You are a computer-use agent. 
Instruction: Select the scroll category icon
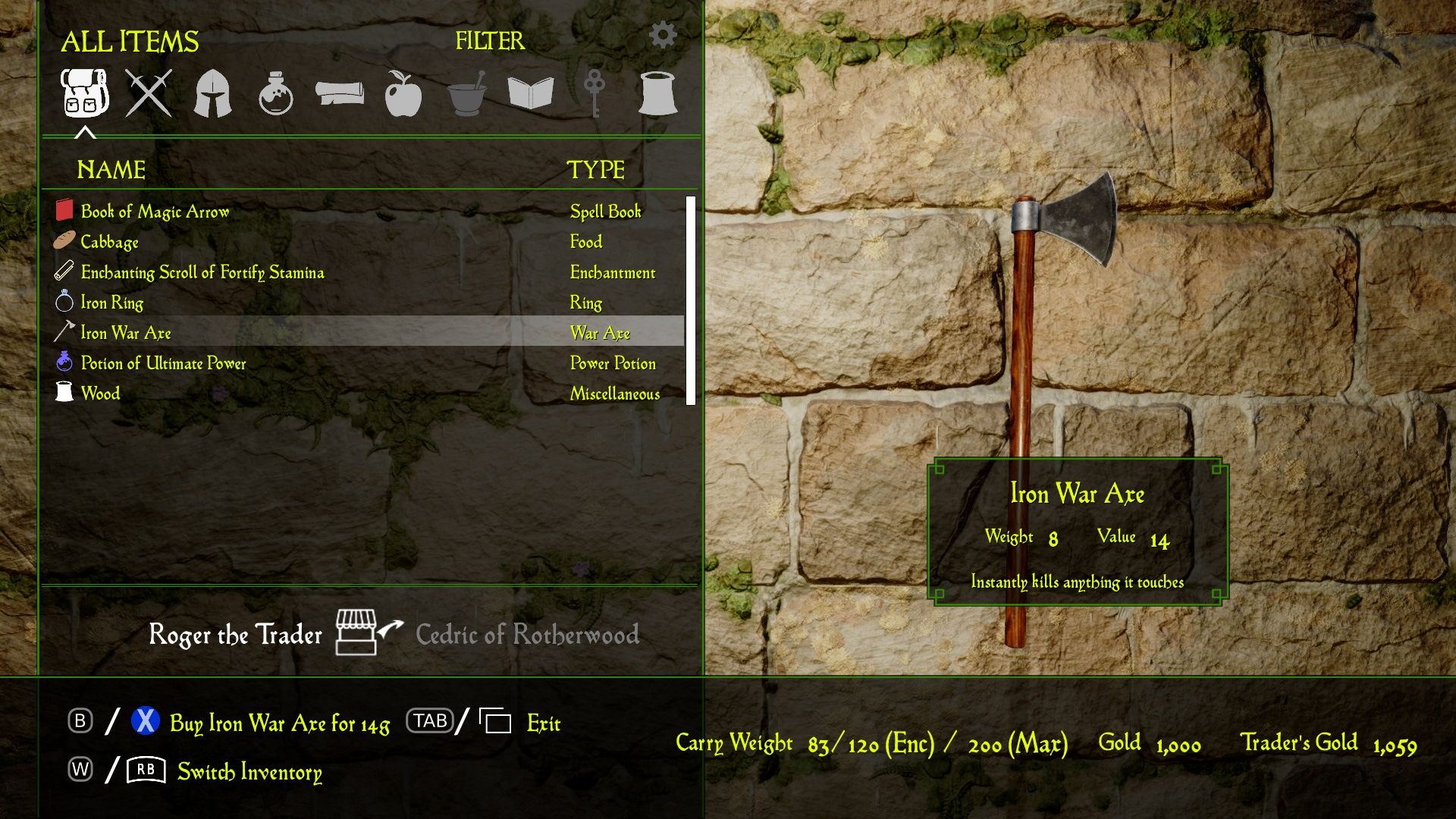point(340,93)
